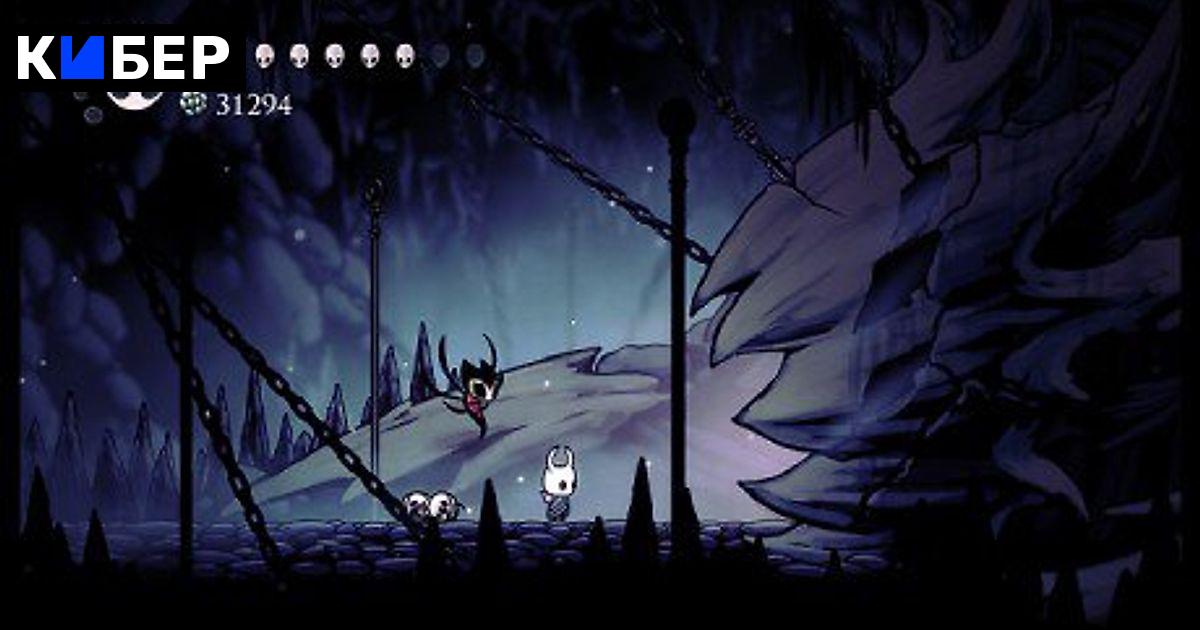Image resolution: width=1200 pixels, height=630 pixels.
Task: Click the КИБЕР logo
Action: (123, 58)
